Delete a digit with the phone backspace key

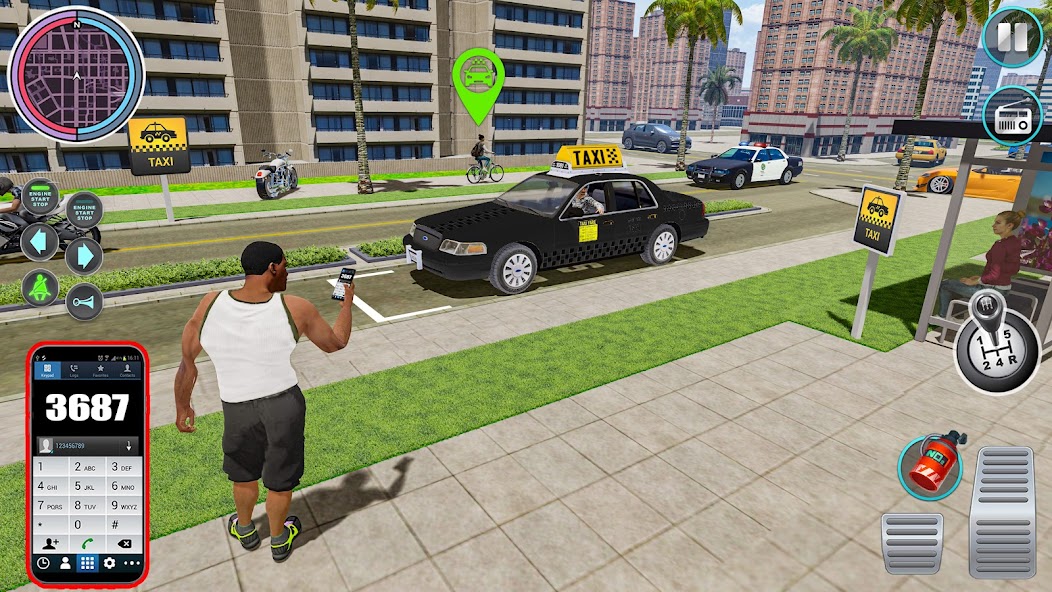tap(124, 543)
